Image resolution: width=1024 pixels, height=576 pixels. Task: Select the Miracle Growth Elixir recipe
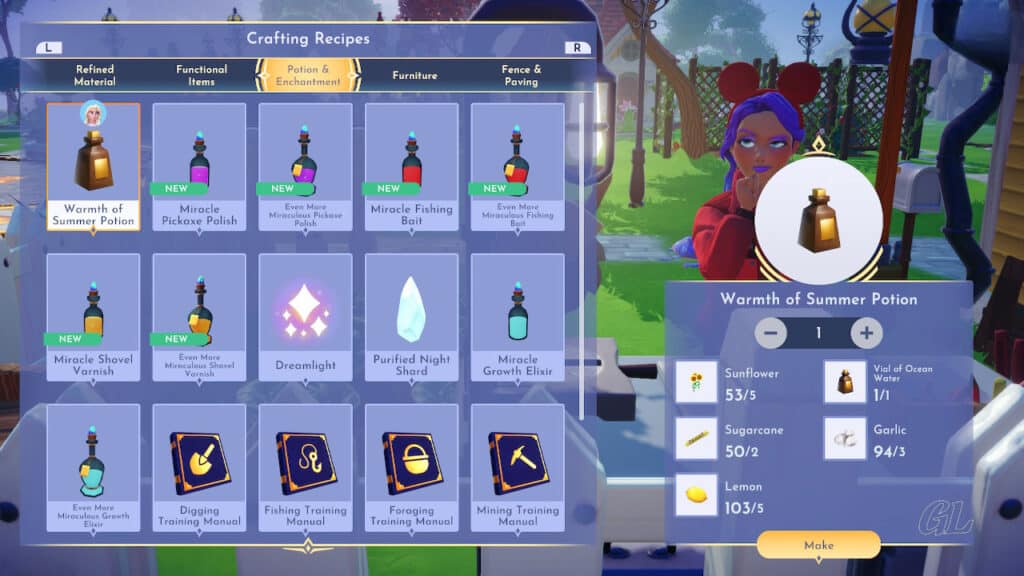[517, 316]
